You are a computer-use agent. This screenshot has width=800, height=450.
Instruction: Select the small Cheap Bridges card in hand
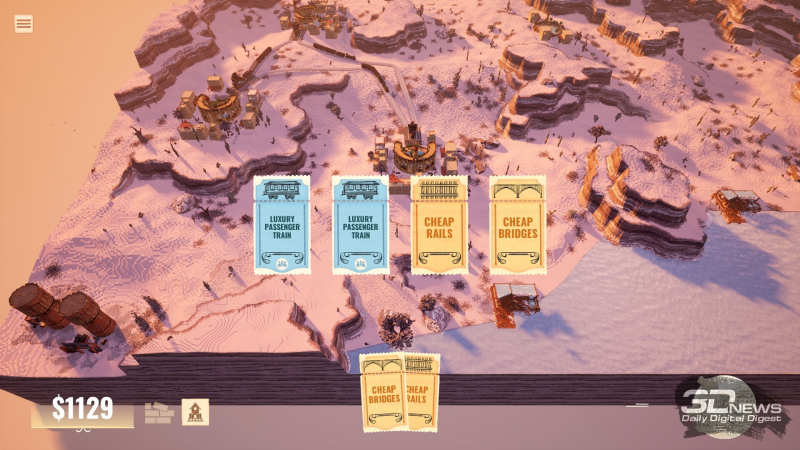[382, 393]
